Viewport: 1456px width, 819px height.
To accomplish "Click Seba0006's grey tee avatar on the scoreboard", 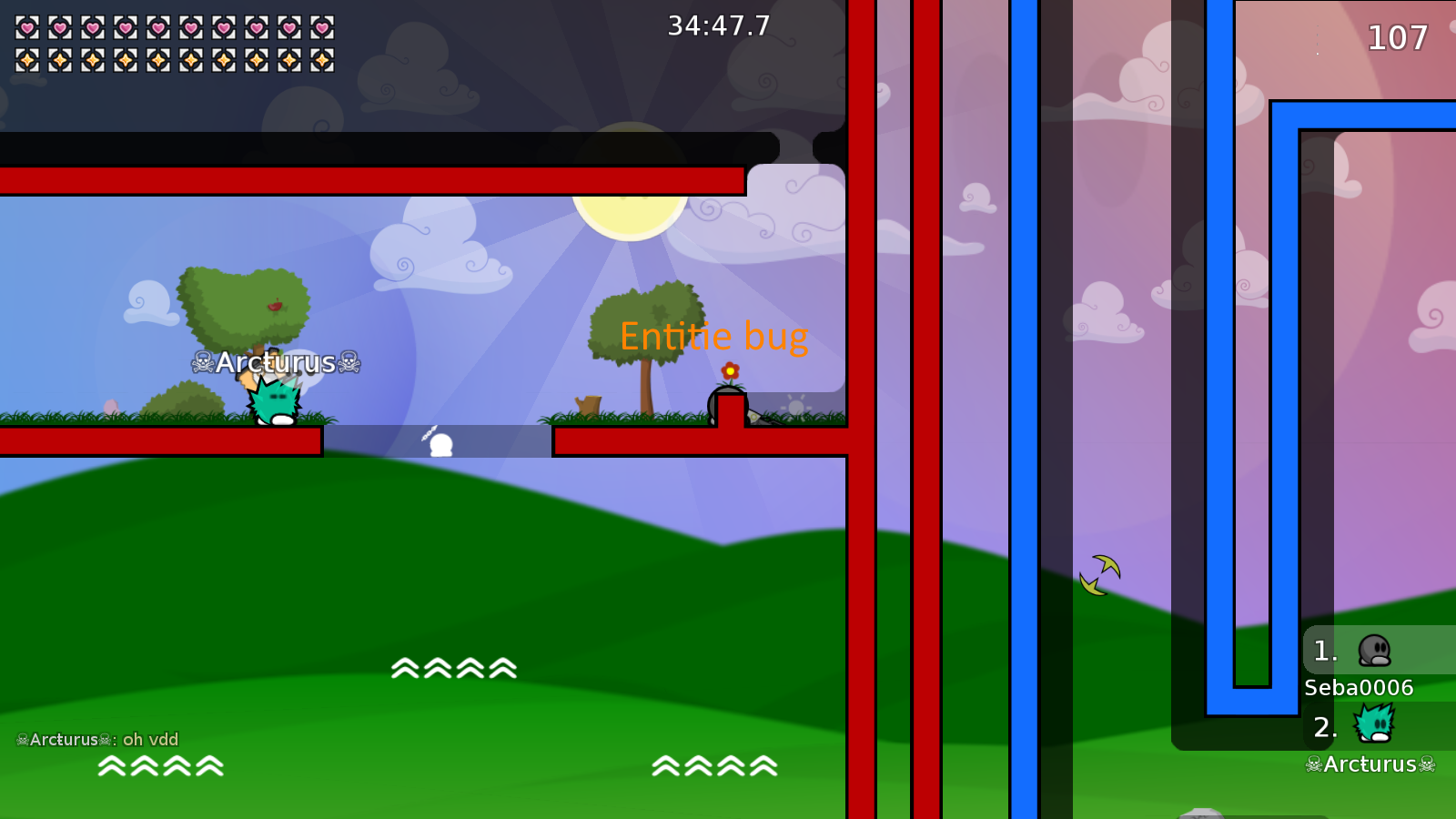I will tap(1374, 651).
